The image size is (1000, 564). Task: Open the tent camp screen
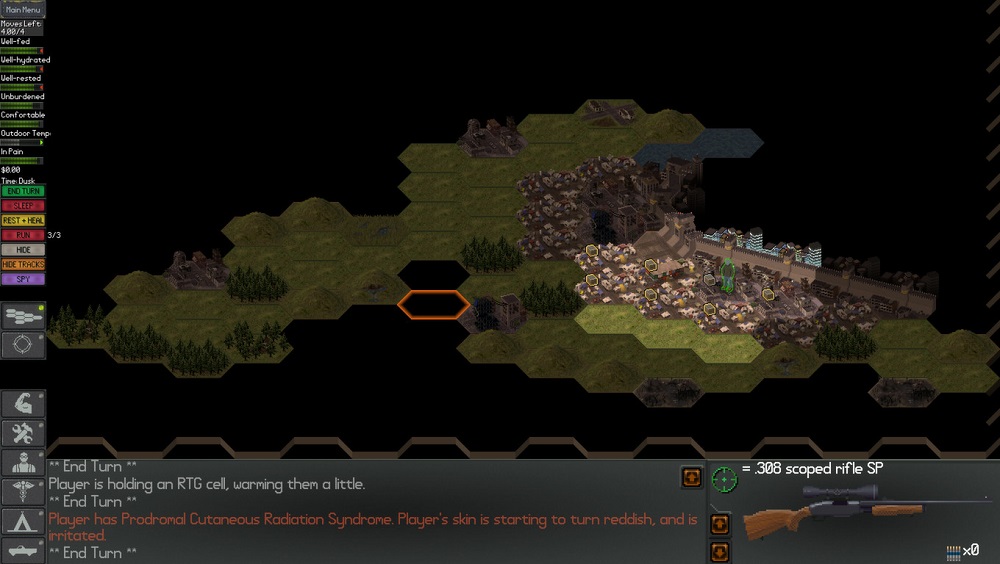(22, 521)
